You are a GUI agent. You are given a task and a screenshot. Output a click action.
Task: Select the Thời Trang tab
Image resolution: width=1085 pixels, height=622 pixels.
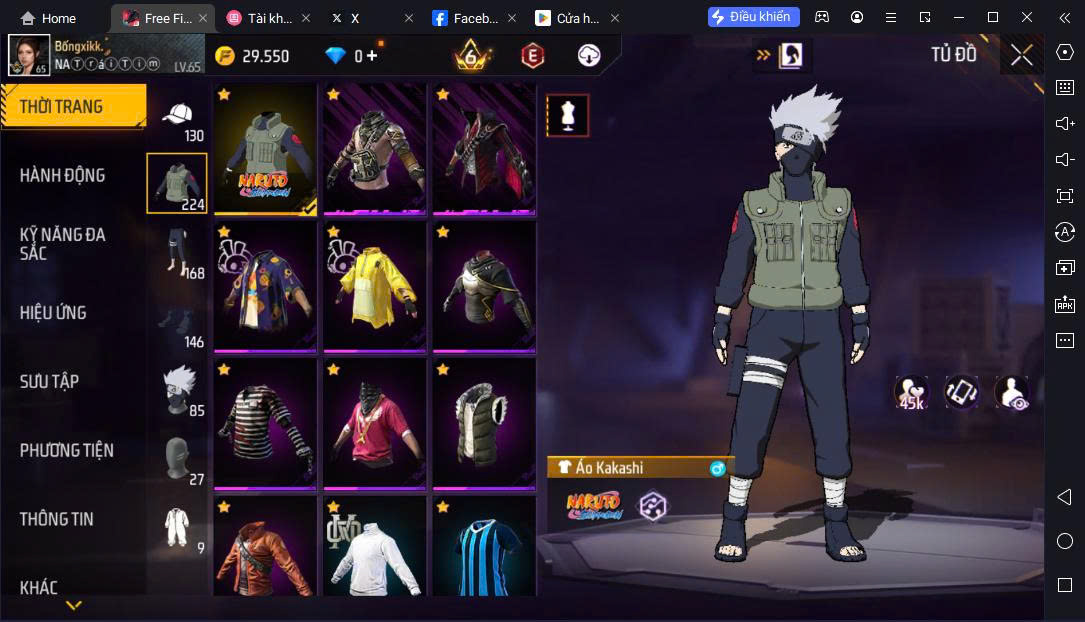tap(62, 107)
